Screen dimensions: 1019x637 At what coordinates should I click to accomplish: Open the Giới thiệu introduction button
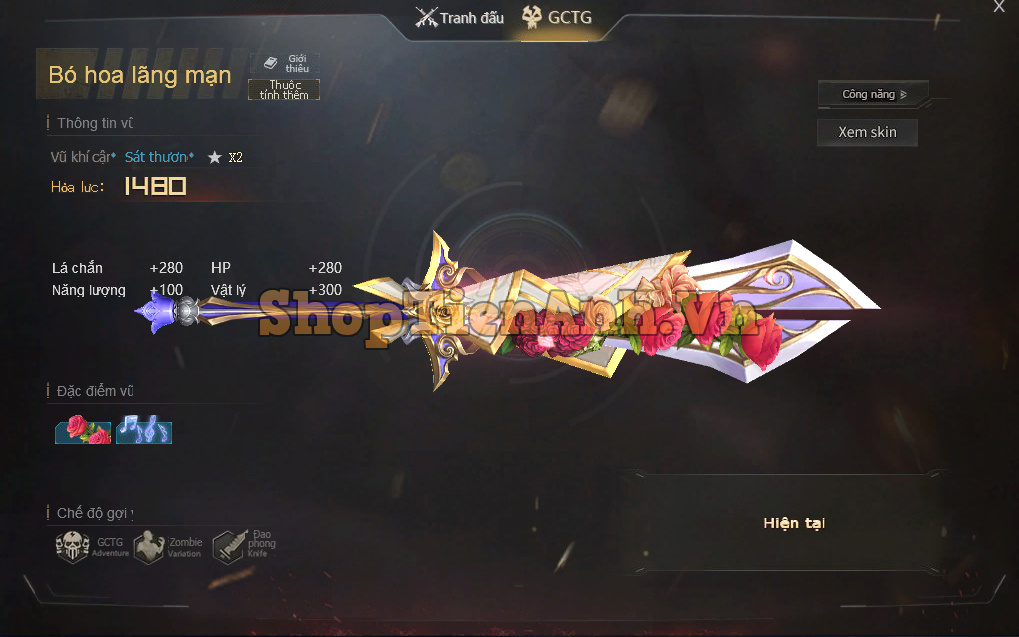pos(285,63)
